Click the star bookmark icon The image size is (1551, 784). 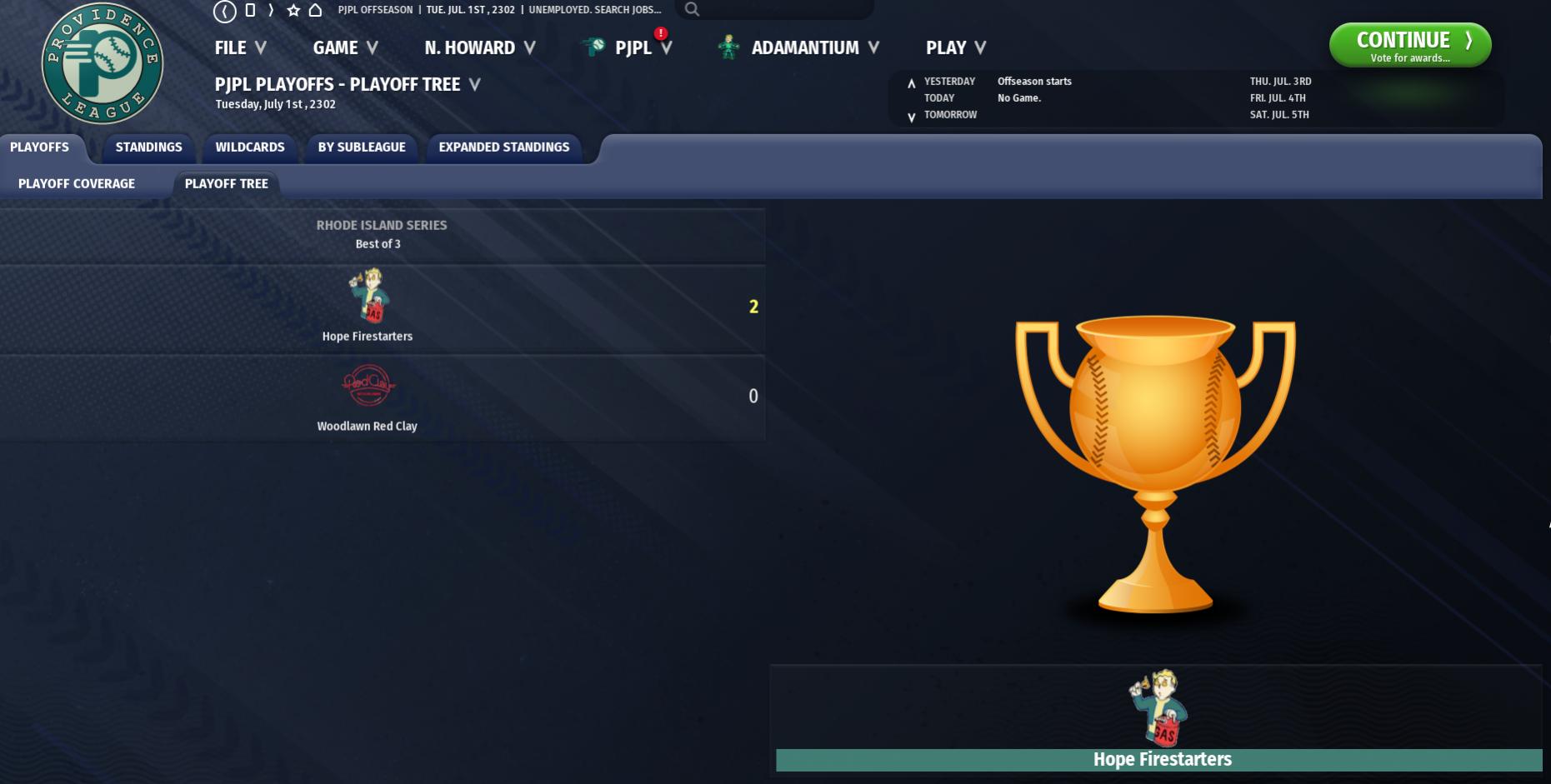click(x=293, y=10)
